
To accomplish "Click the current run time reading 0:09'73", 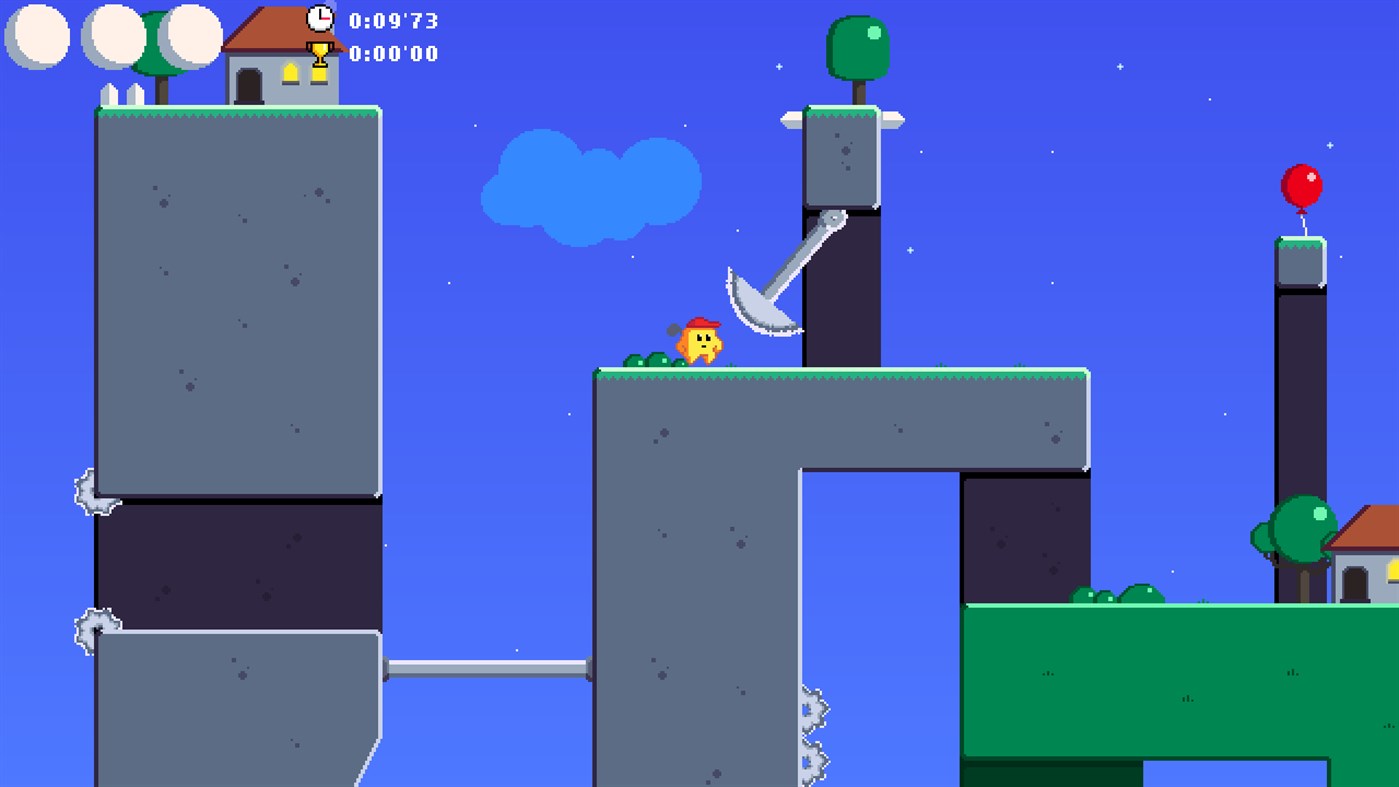I will click(391, 20).
